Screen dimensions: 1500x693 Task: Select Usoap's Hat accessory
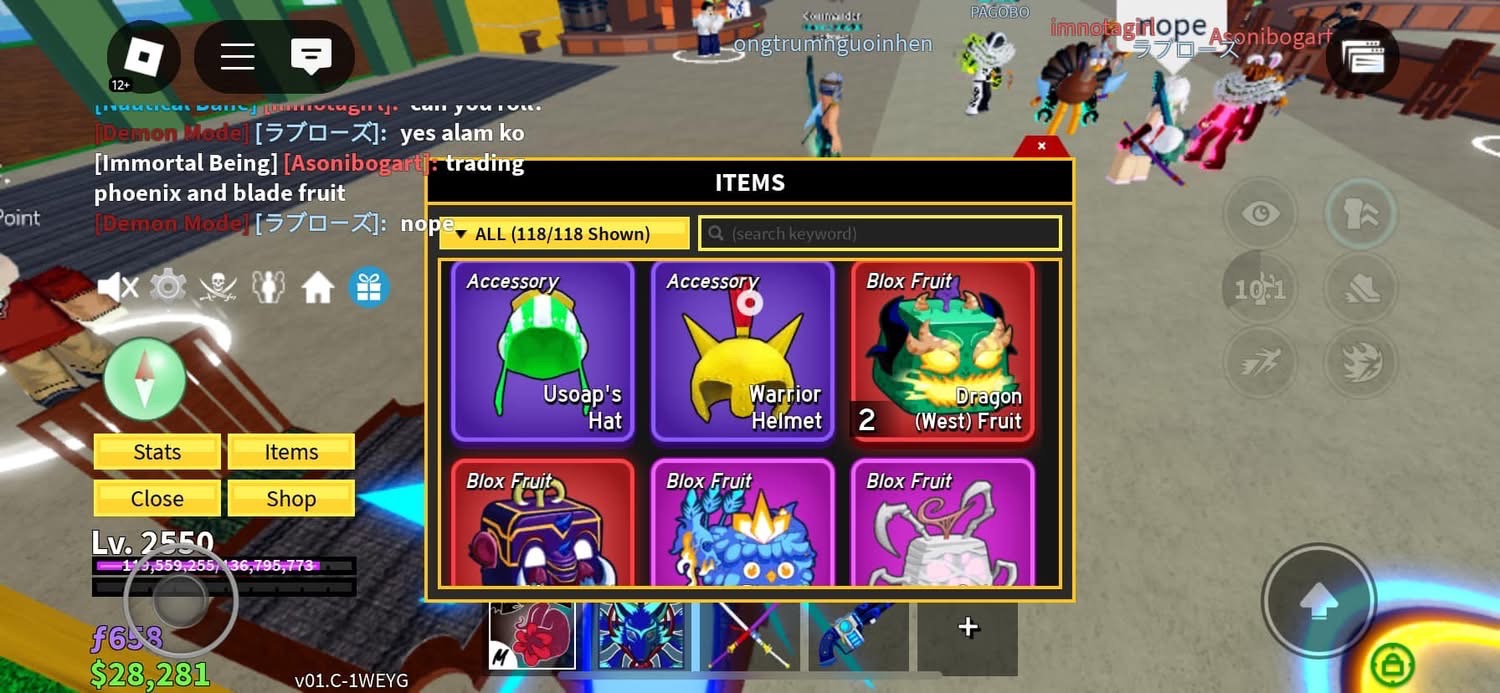(x=543, y=351)
